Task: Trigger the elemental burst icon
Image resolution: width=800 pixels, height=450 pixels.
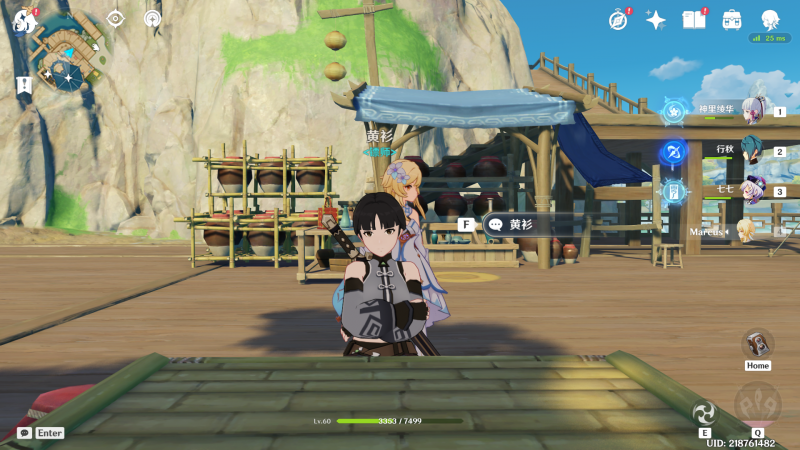Action: [x=757, y=404]
